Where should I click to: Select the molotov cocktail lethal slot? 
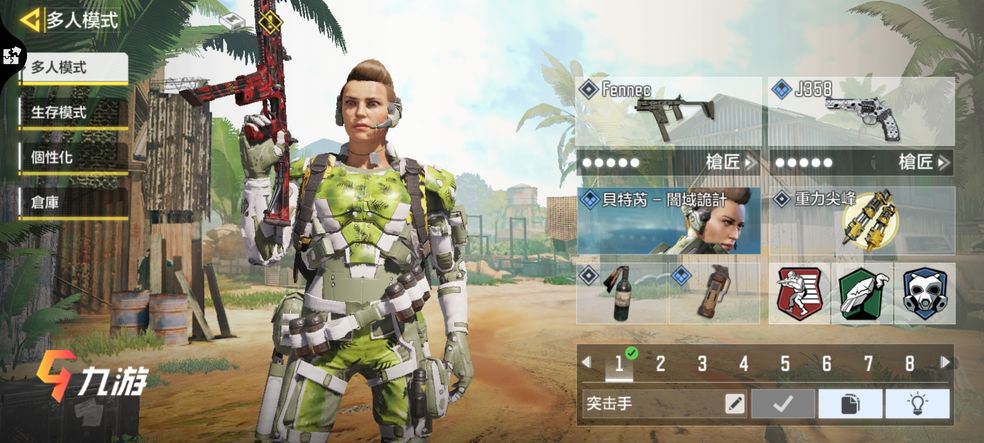click(622, 293)
